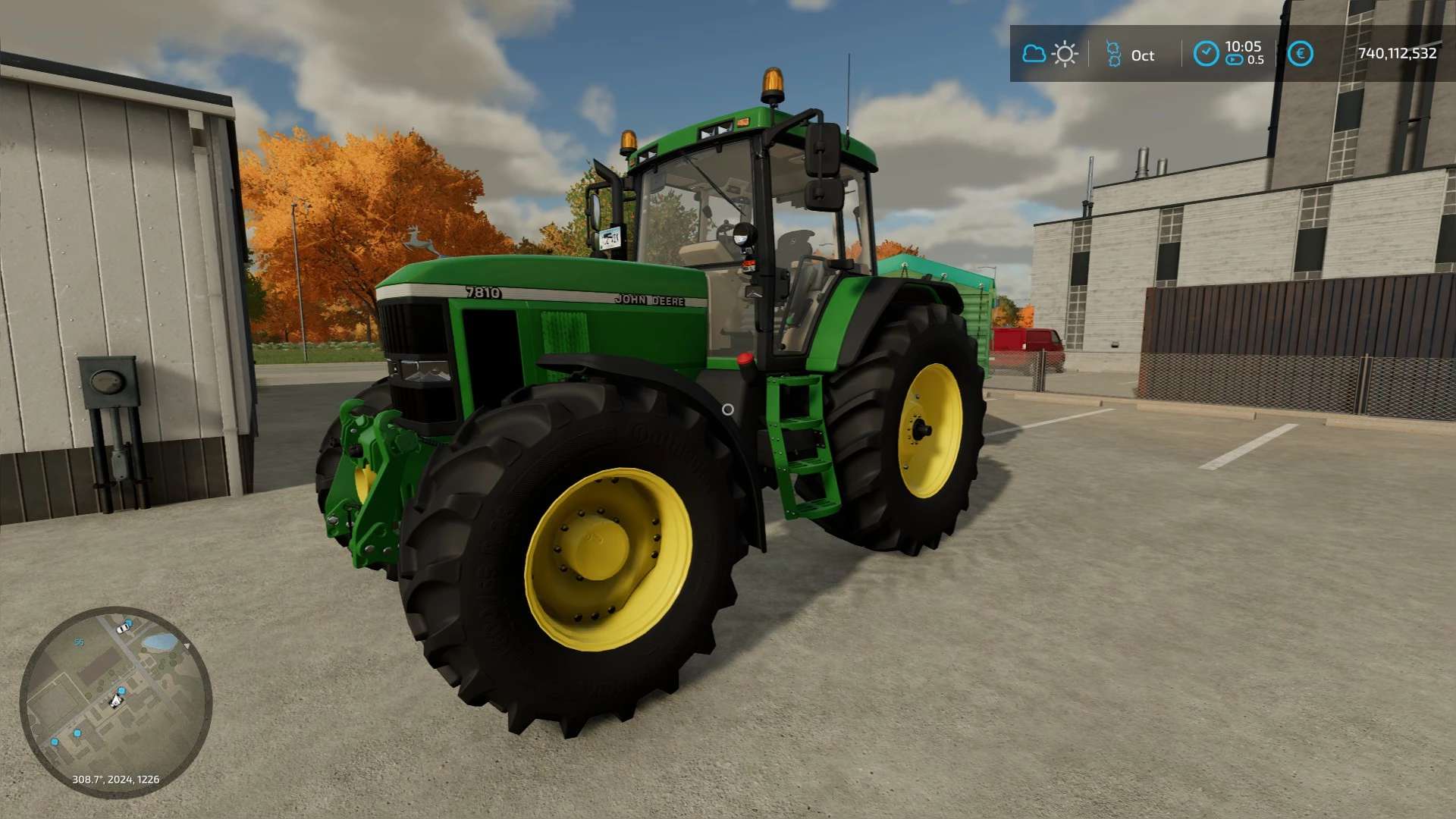Click the cloud weather forecast icon
Viewport: 1456px width, 819px height.
click(x=1034, y=54)
